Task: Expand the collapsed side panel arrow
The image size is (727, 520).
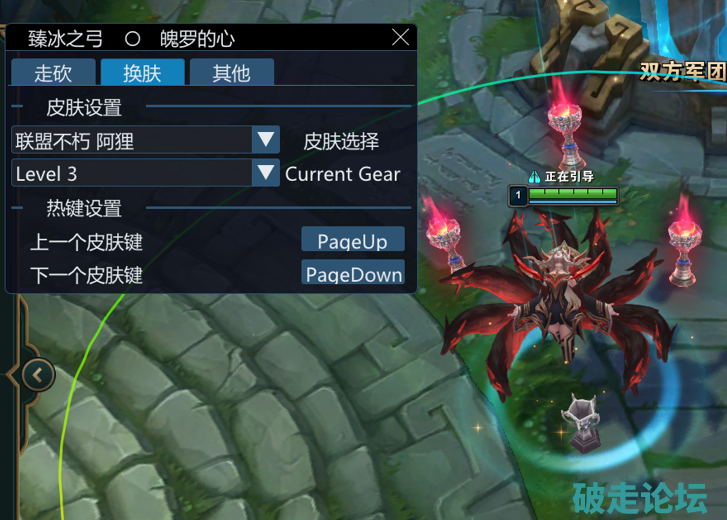Action: point(37,375)
